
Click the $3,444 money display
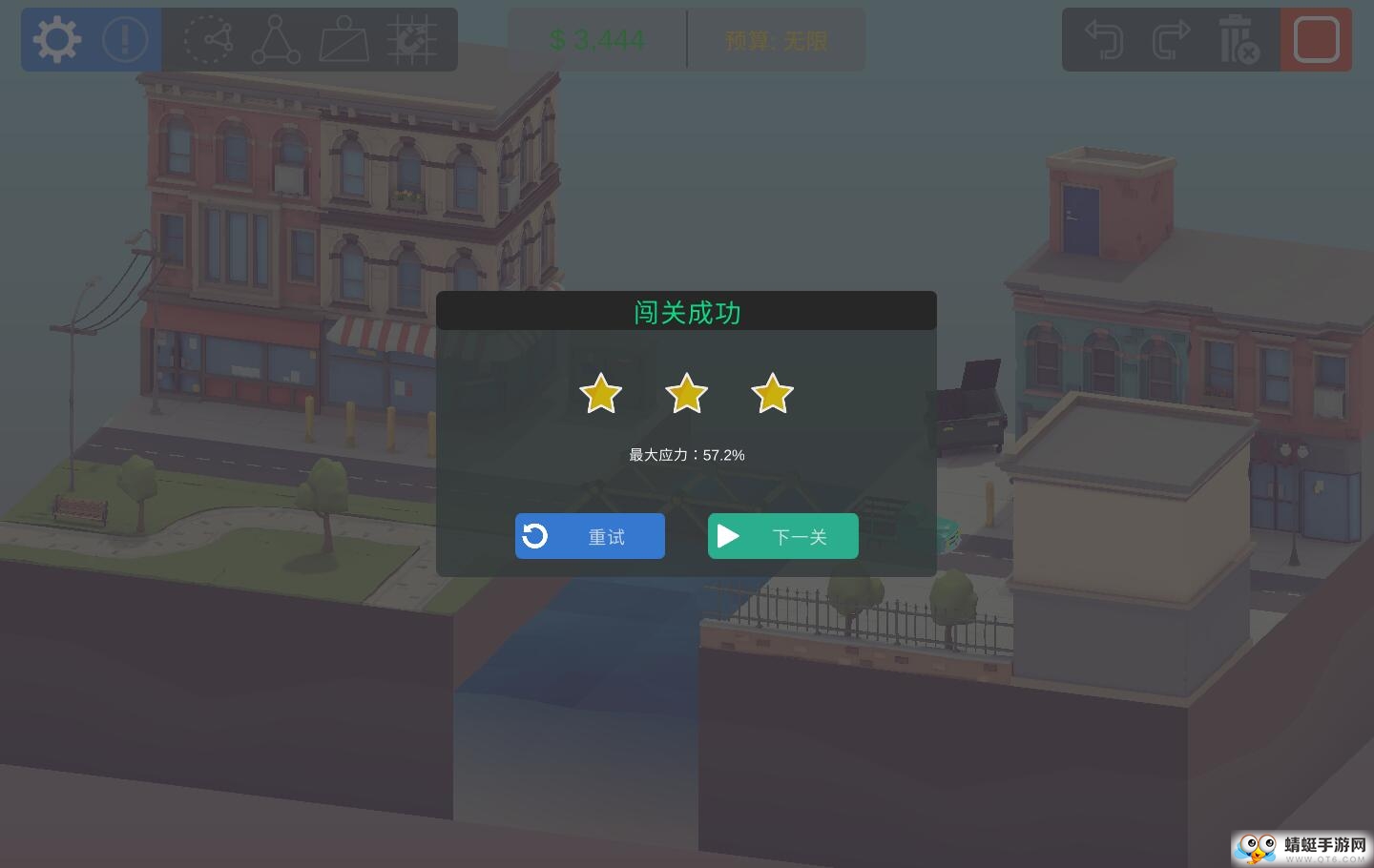coord(597,40)
